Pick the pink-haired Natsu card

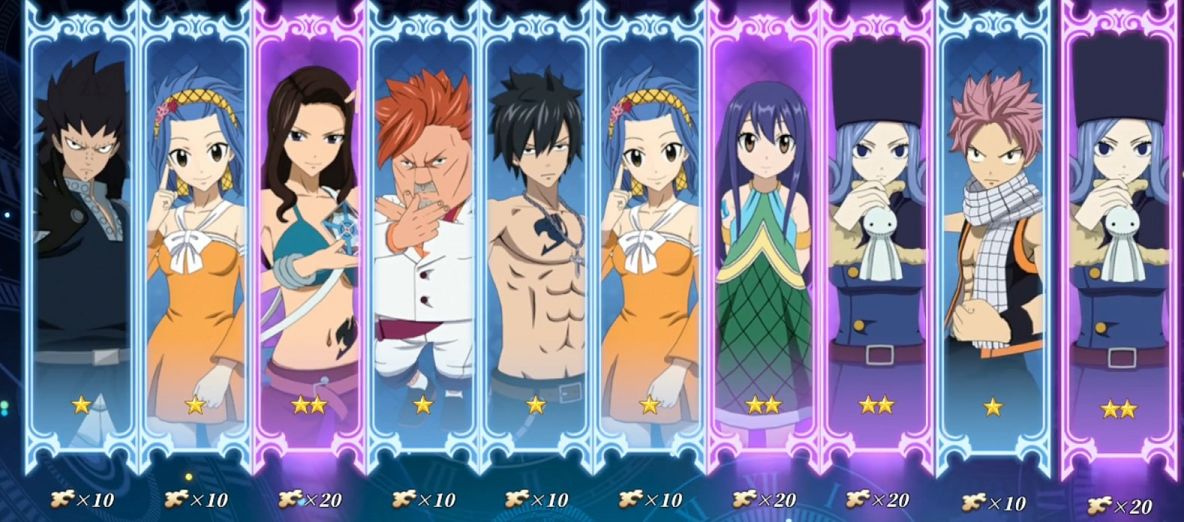[x=992, y=240]
